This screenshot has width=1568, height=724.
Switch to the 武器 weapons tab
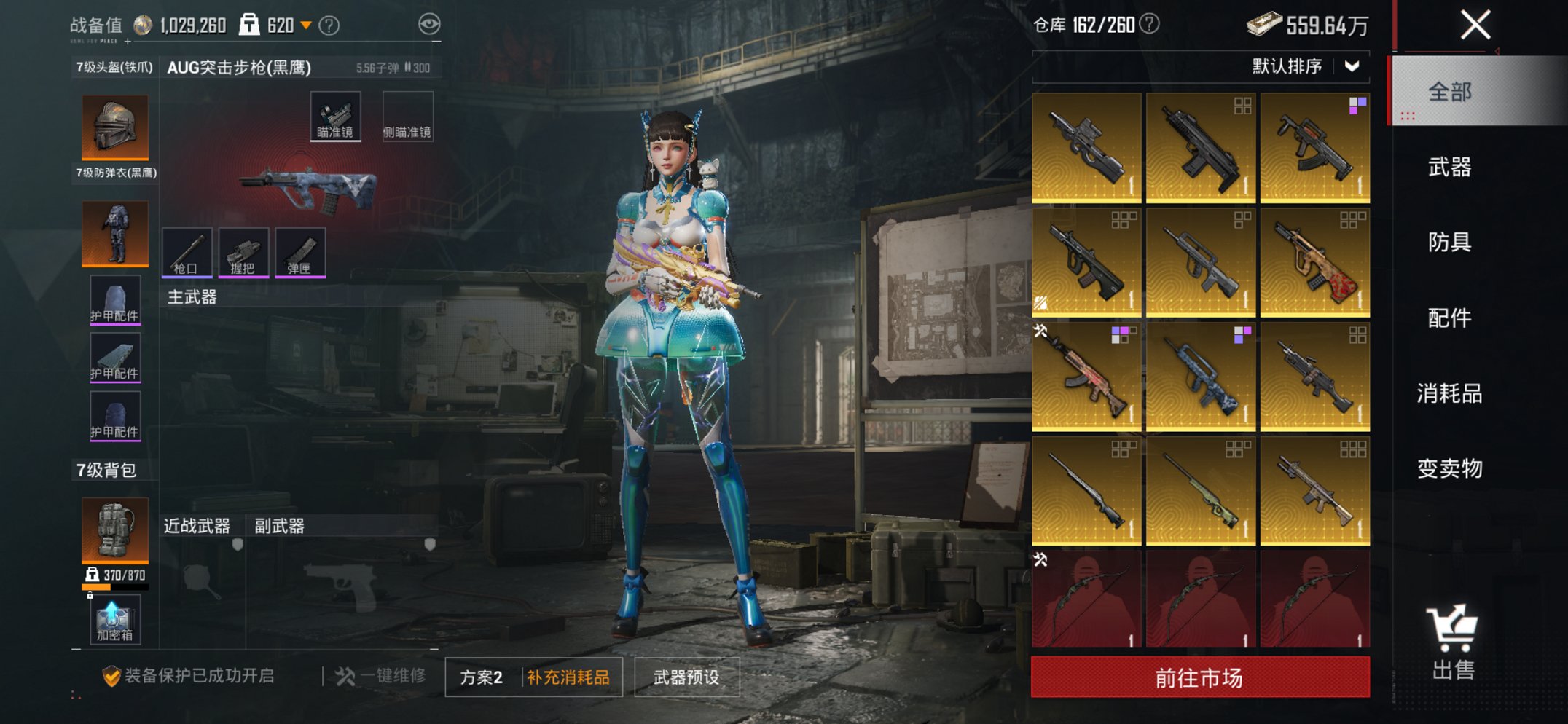[x=1449, y=167]
